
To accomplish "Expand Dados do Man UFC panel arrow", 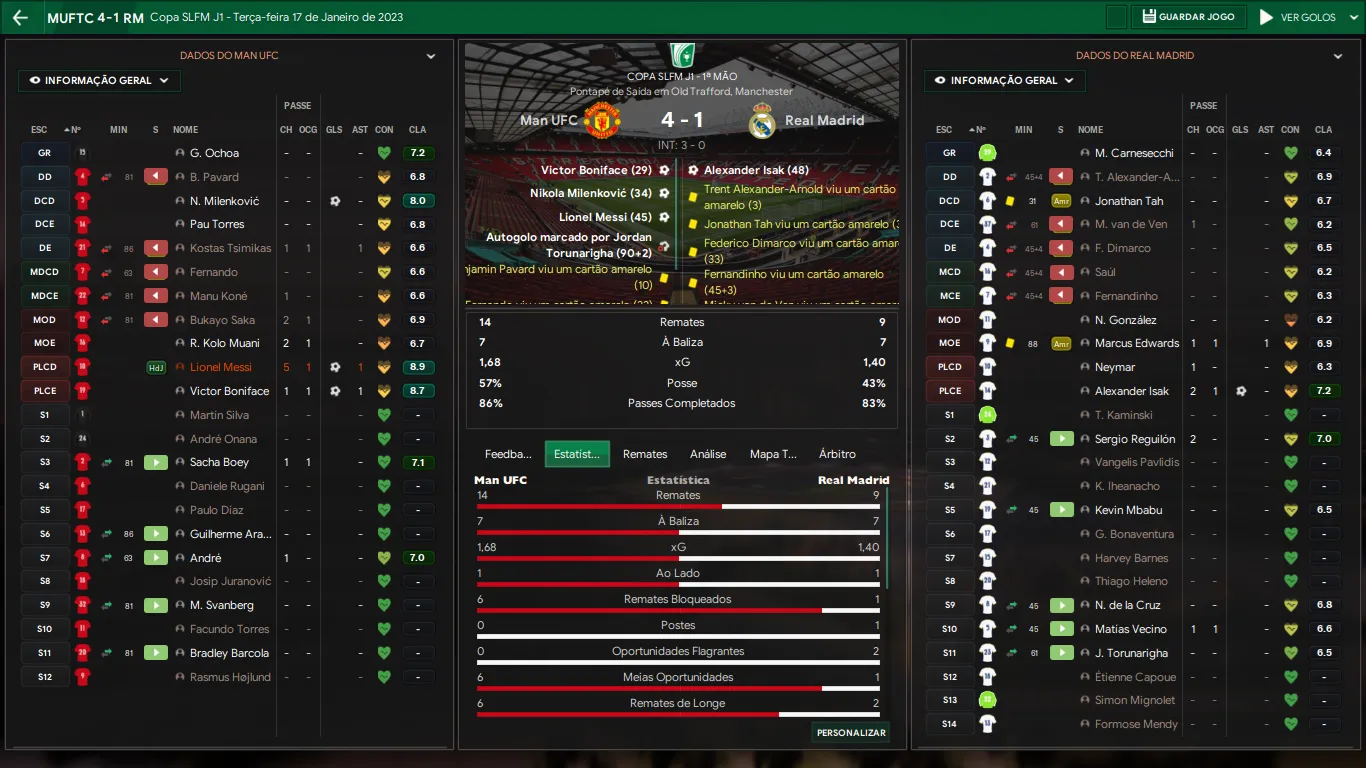I will click(431, 57).
